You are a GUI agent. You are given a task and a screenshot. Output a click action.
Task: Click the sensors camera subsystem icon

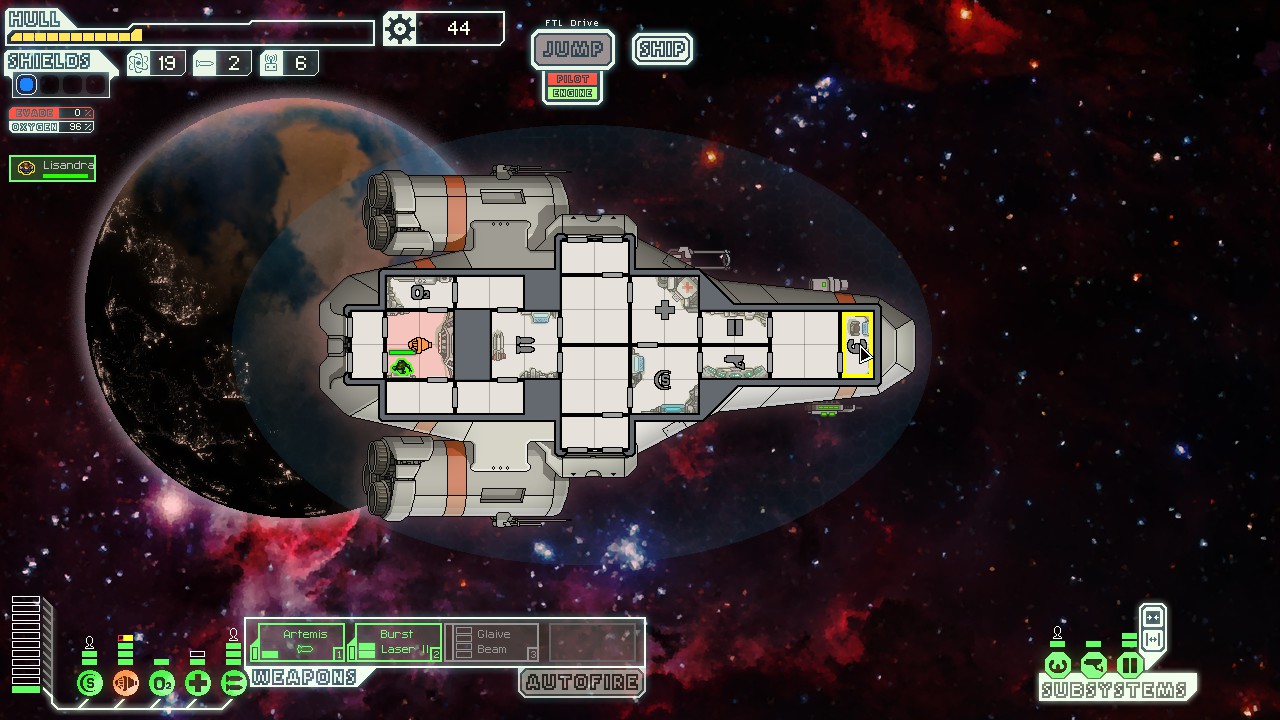pyautogui.click(x=1094, y=665)
